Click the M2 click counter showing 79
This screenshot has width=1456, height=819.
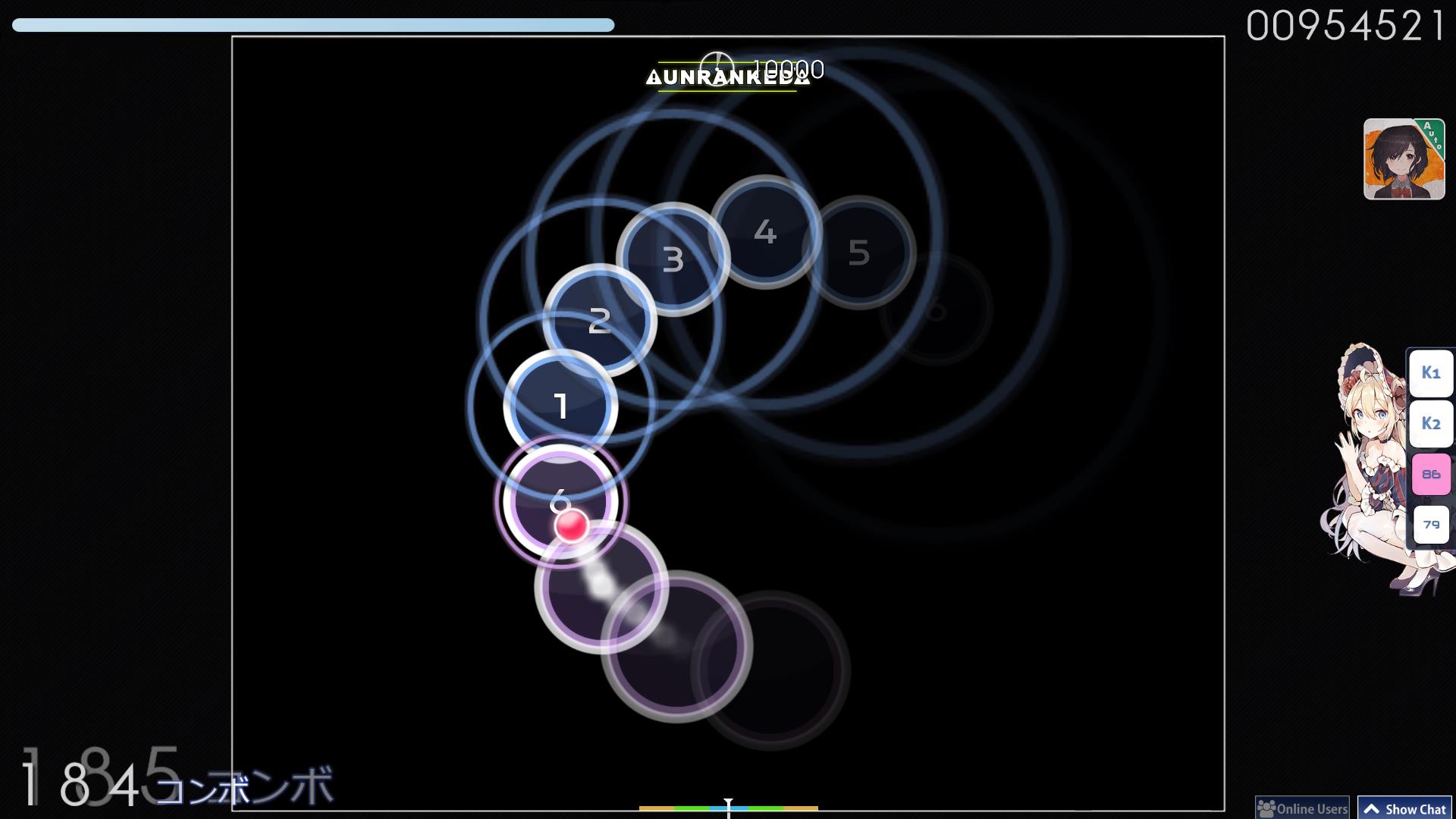[1430, 523]
